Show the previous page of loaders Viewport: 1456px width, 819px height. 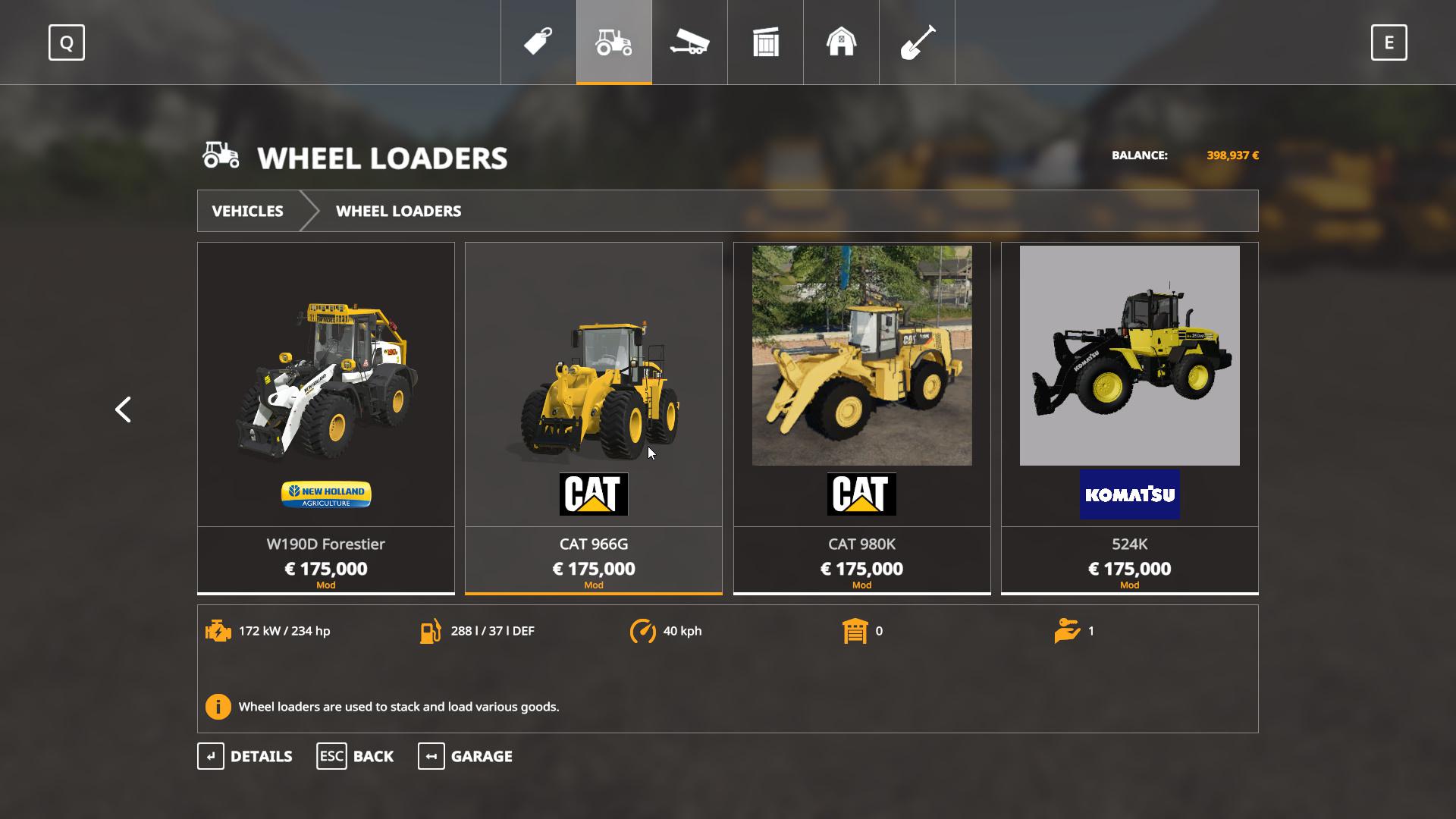(x=123, y=409)
